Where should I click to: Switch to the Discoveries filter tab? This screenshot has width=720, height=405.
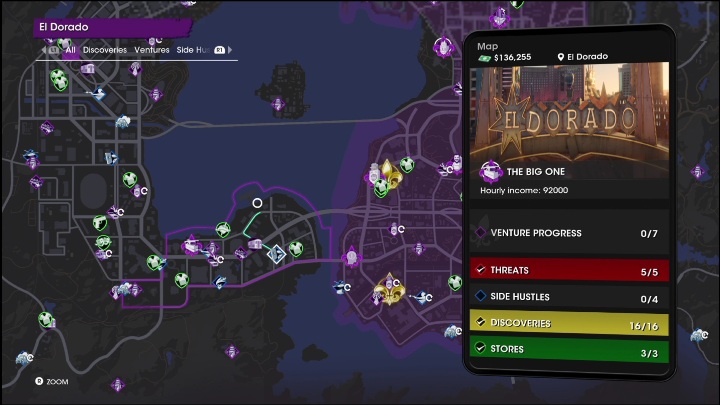tap(104, 48)
